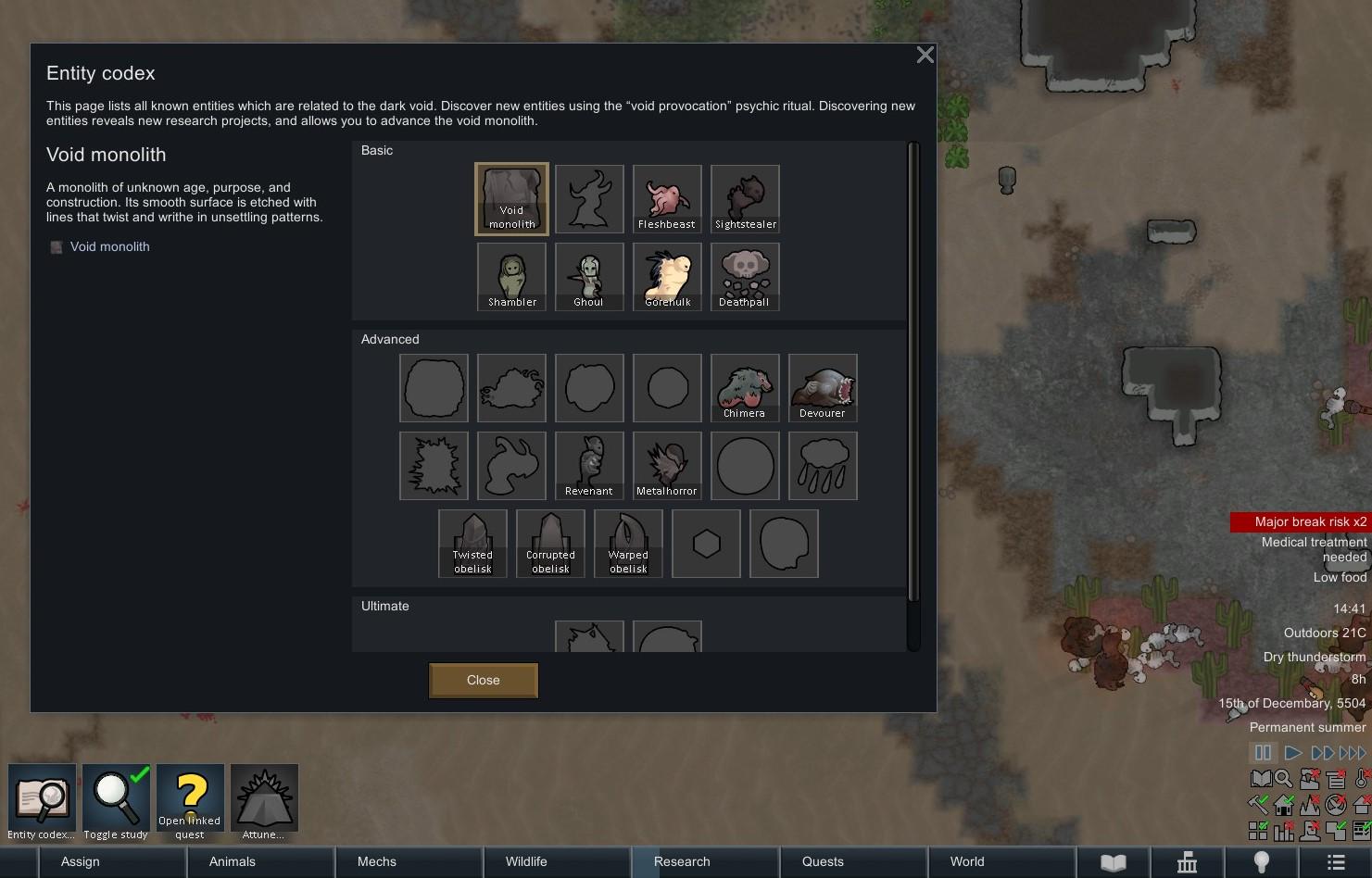Switch to the Research tab
The height and width of the screenshot is (878, 1372).
pyautogui.click(x=681, y=861)
